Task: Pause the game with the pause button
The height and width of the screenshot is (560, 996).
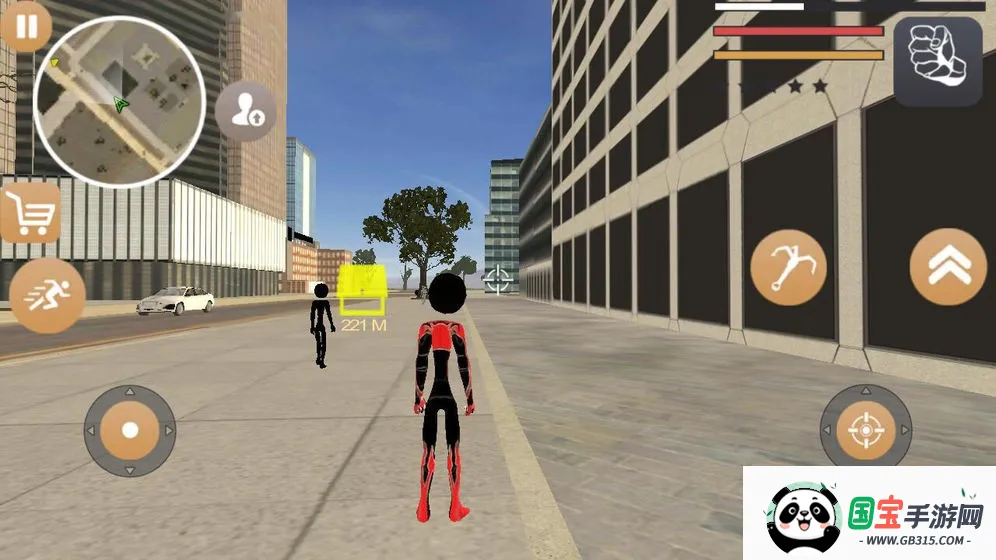Action: pos(26,27)
